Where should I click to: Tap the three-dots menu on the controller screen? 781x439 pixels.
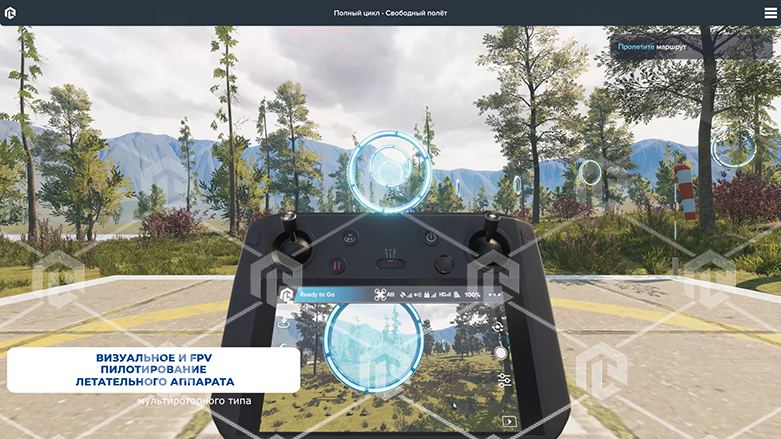pos(495,295)
